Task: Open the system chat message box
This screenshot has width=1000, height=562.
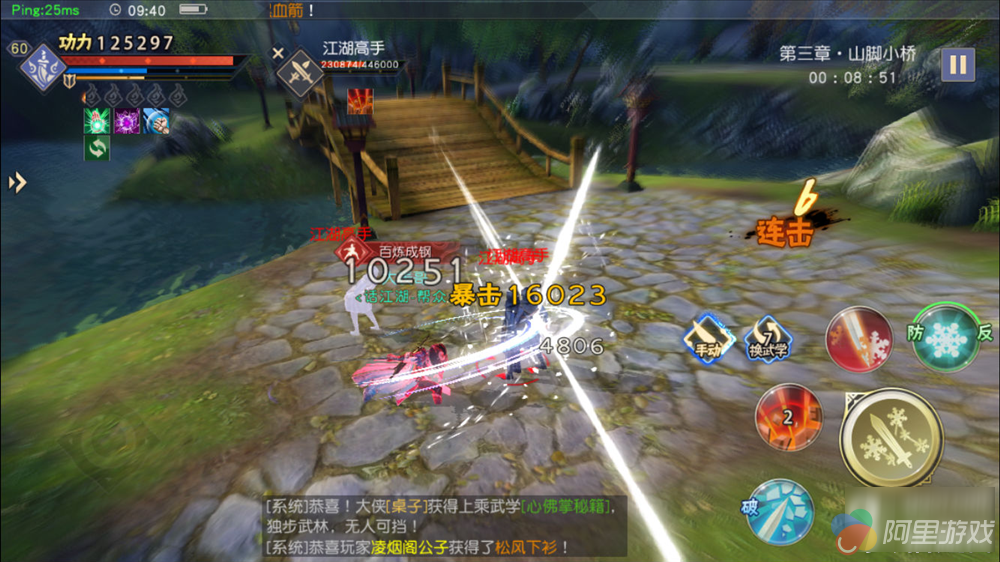Action: coord(440,526)
